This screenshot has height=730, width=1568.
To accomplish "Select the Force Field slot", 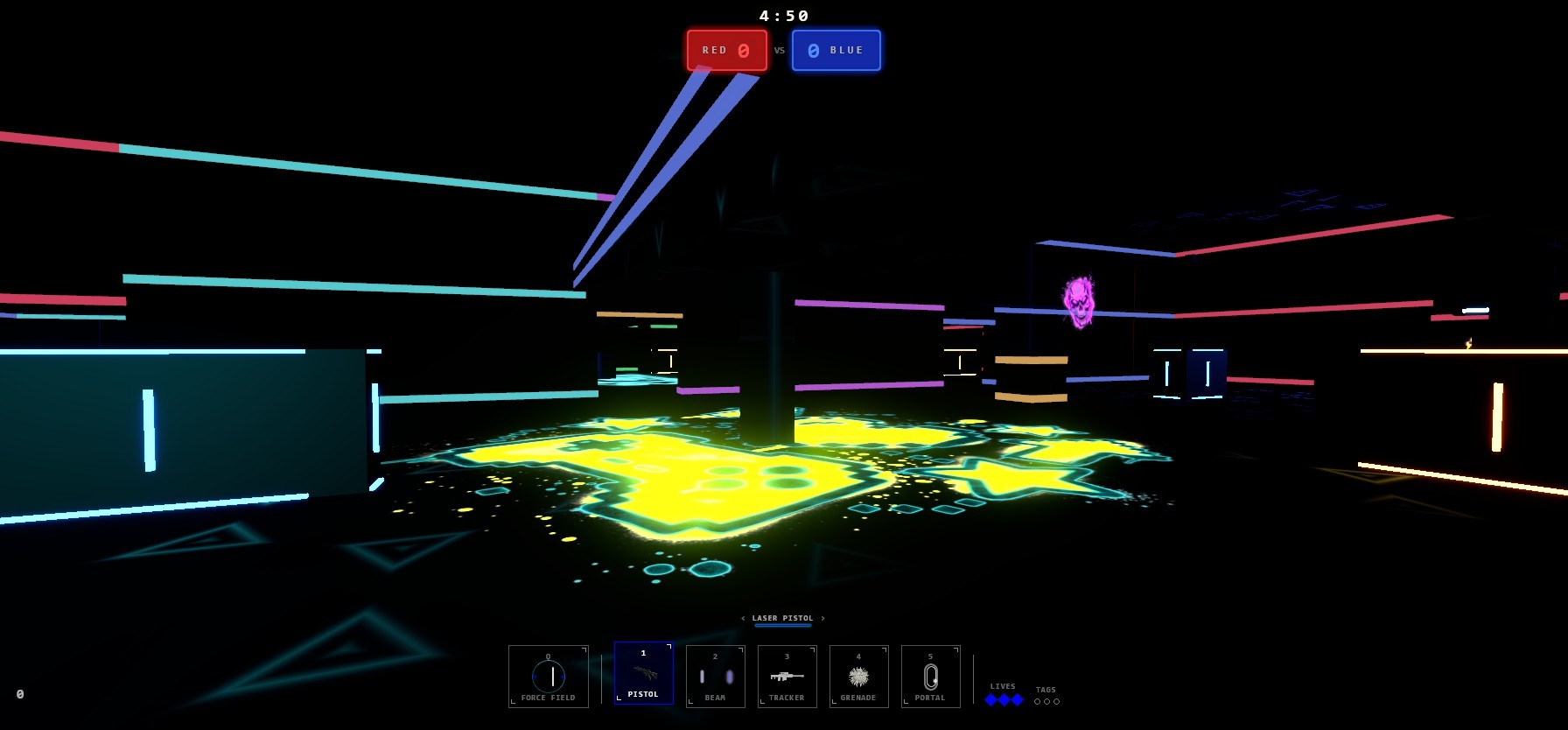I will [549, 676].
